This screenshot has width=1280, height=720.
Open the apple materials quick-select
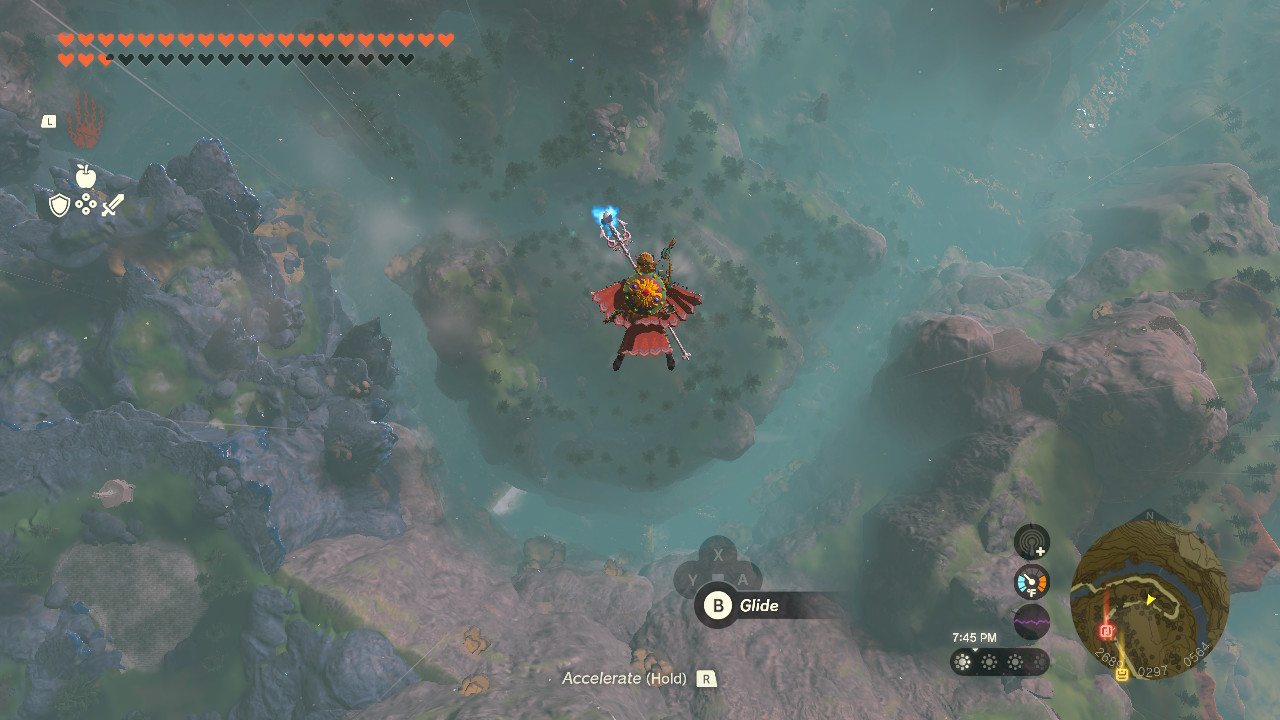[85, 177]
